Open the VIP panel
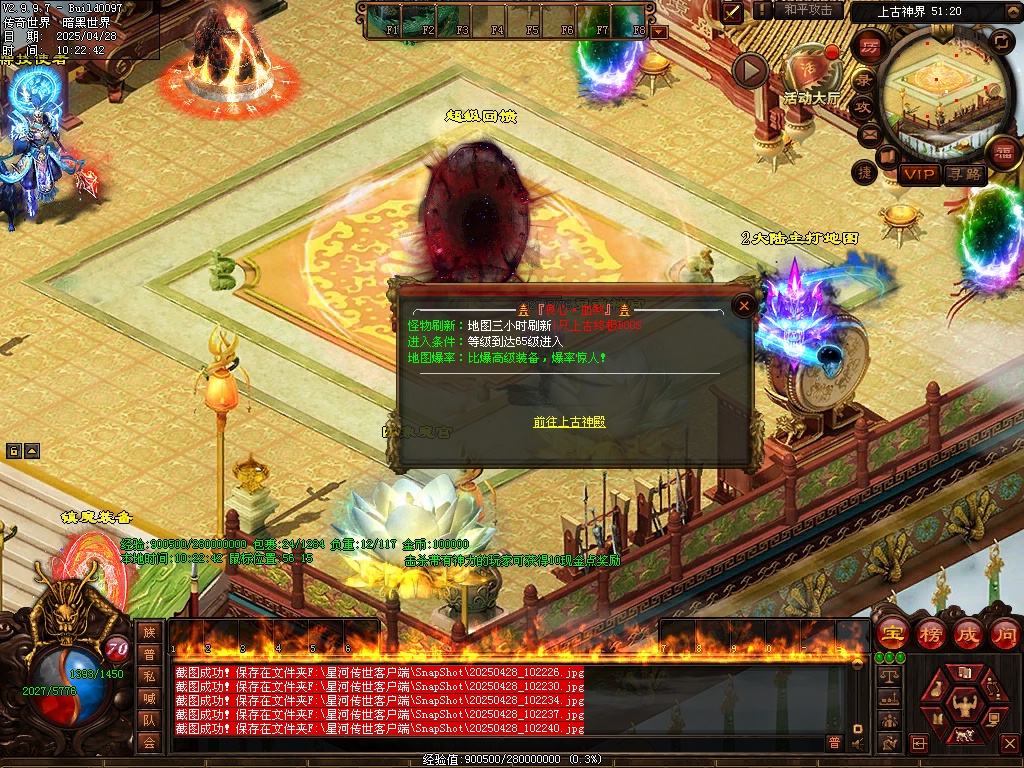The height and width of the screenshot is (768, 1024). click(x=919, y=175)
